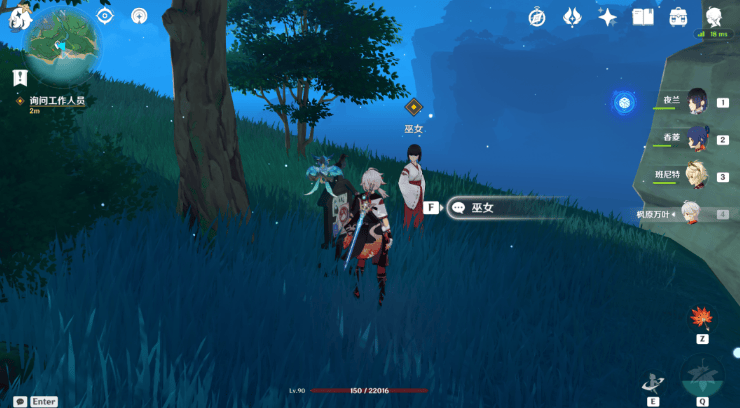Open the trident-shaped emblem icon in the top bar
The height and width of the screenshot is (408, 740).
[573, 17]
